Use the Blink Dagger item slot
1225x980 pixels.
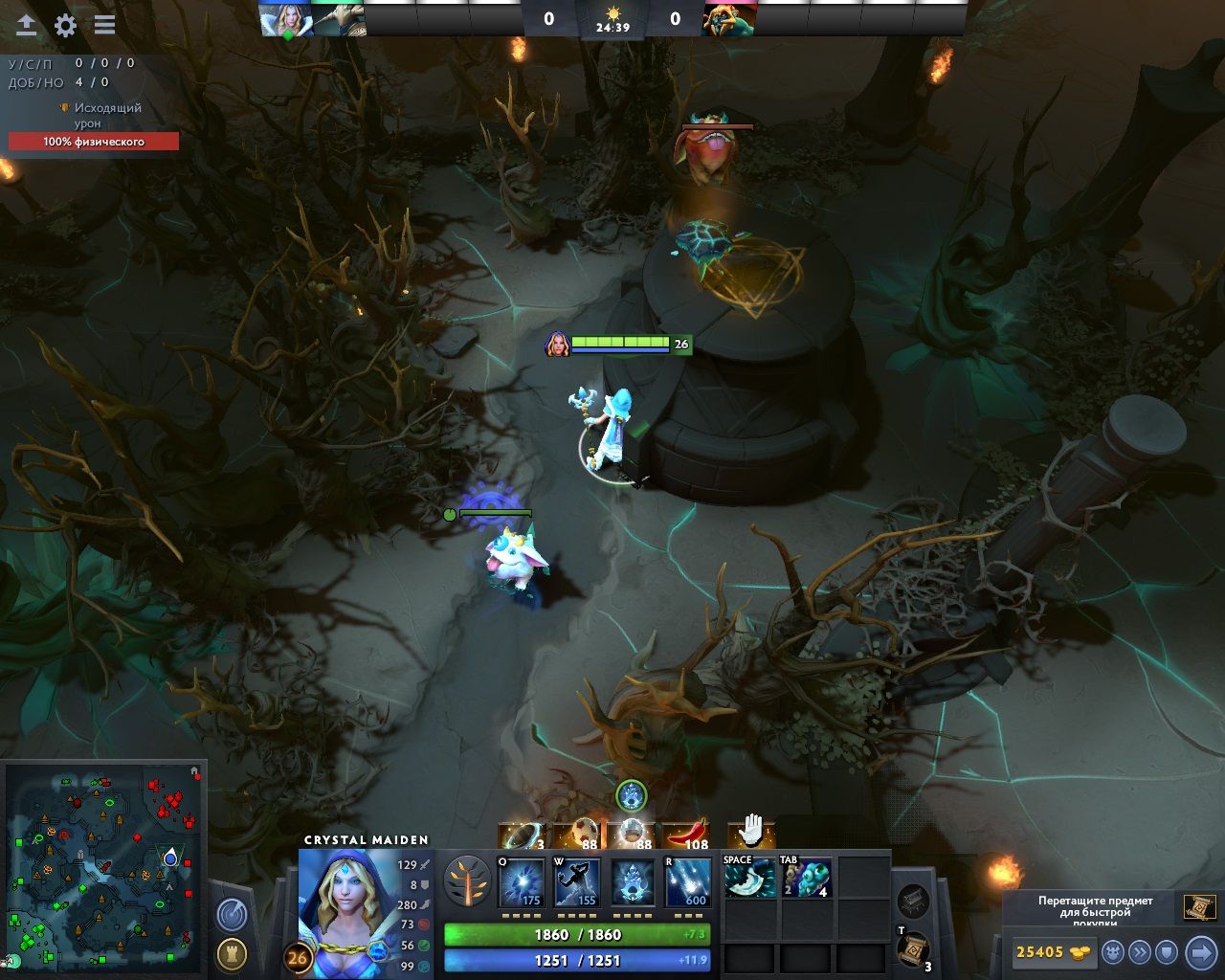(750, 879)
